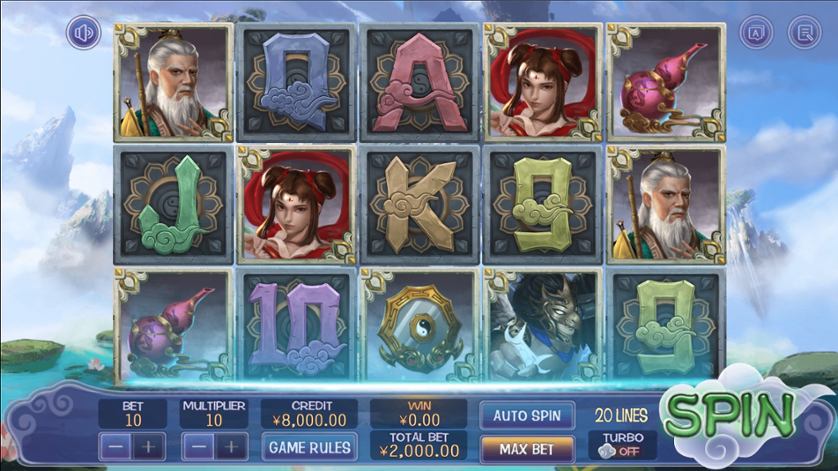Raise the multiplier with its plus button

(x=231, y=446)
